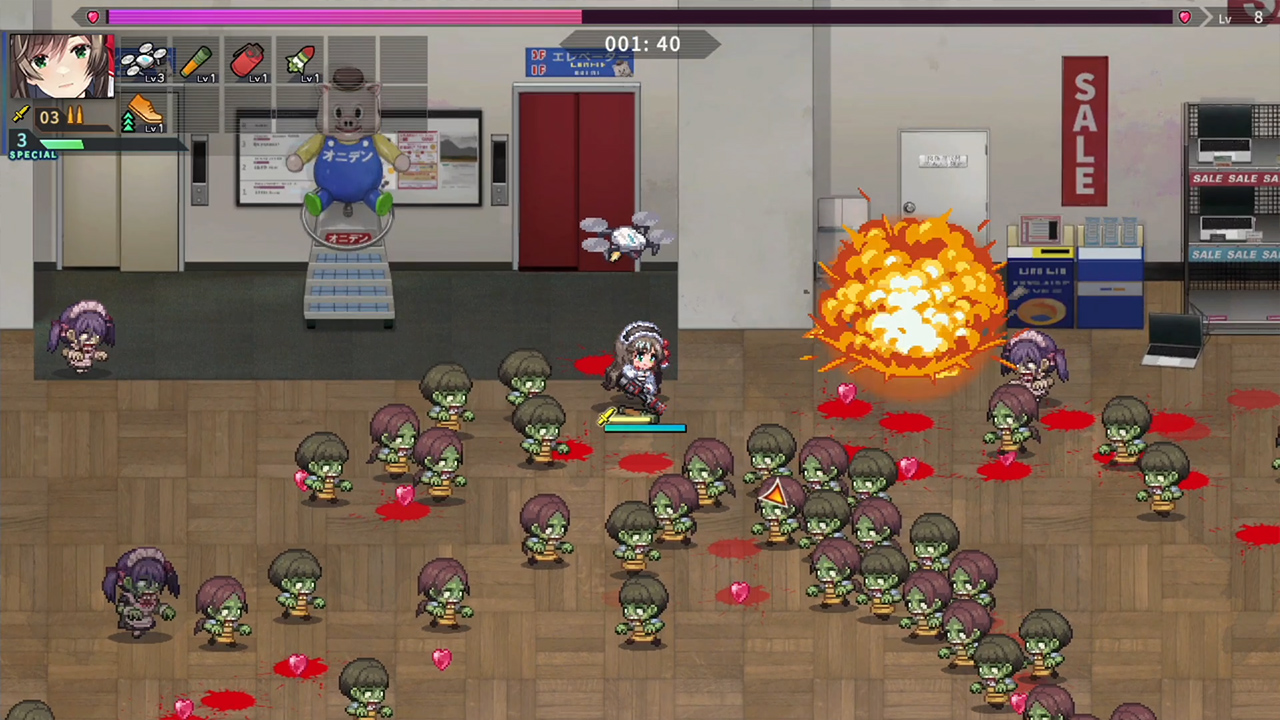Click the baton weapon slot icon
The height and width of the screenshot is (720, 1280).
198,62
